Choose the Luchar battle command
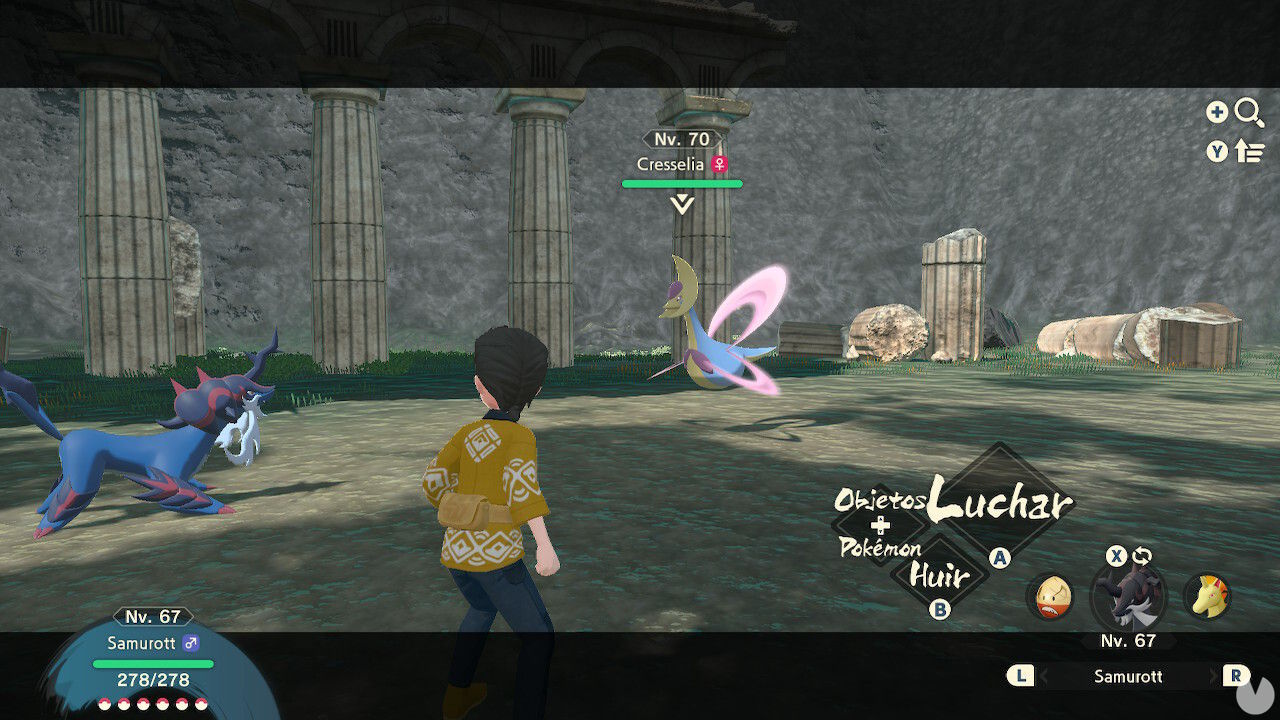 point(999,505)
